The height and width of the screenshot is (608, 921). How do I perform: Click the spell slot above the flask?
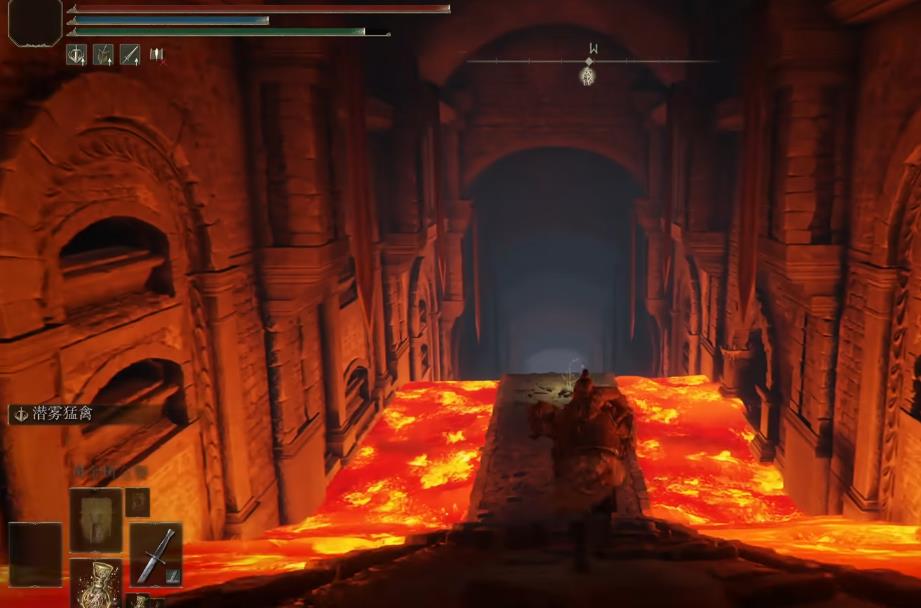point(96,519)
